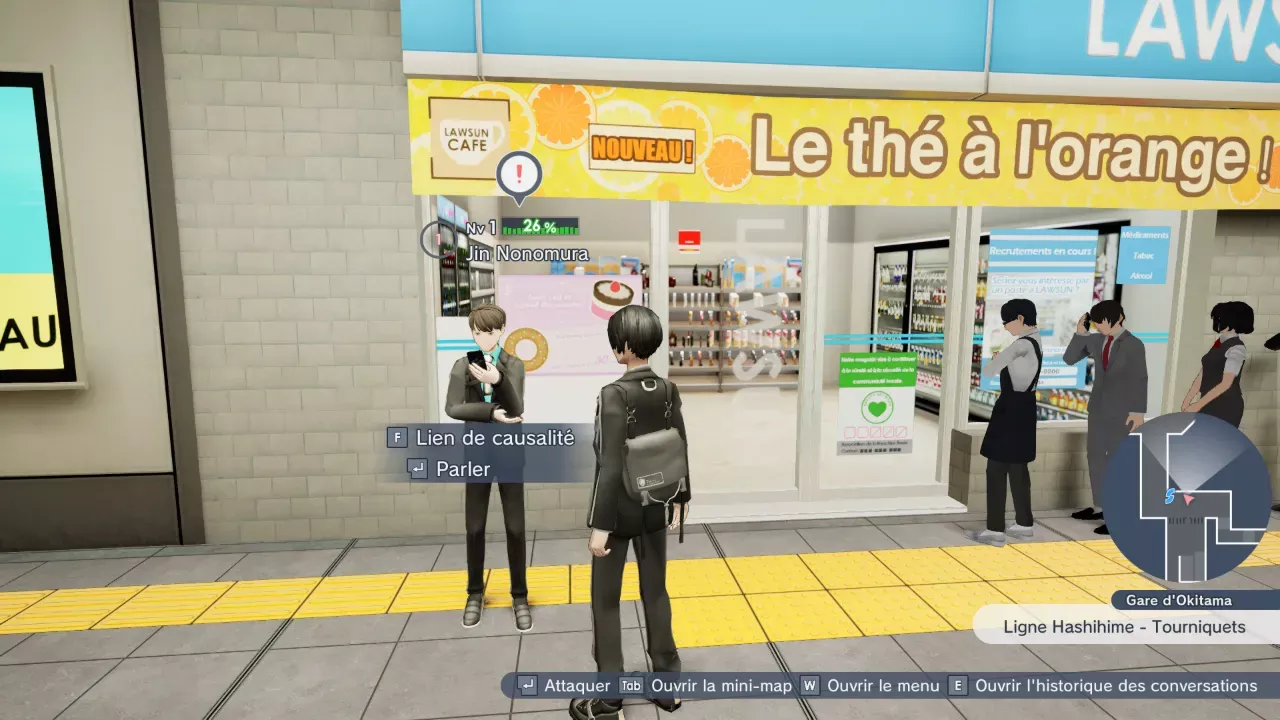
Task: Select the LAWSUN CAFE logo on the banner
Action: click(x=466, y=135)
